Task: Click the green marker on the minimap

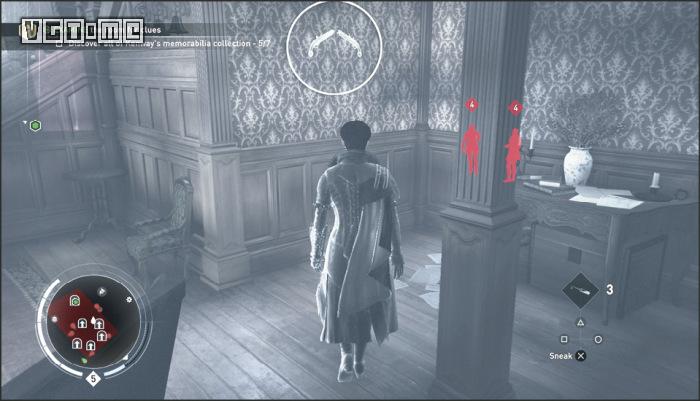Action: click(75, 301)
